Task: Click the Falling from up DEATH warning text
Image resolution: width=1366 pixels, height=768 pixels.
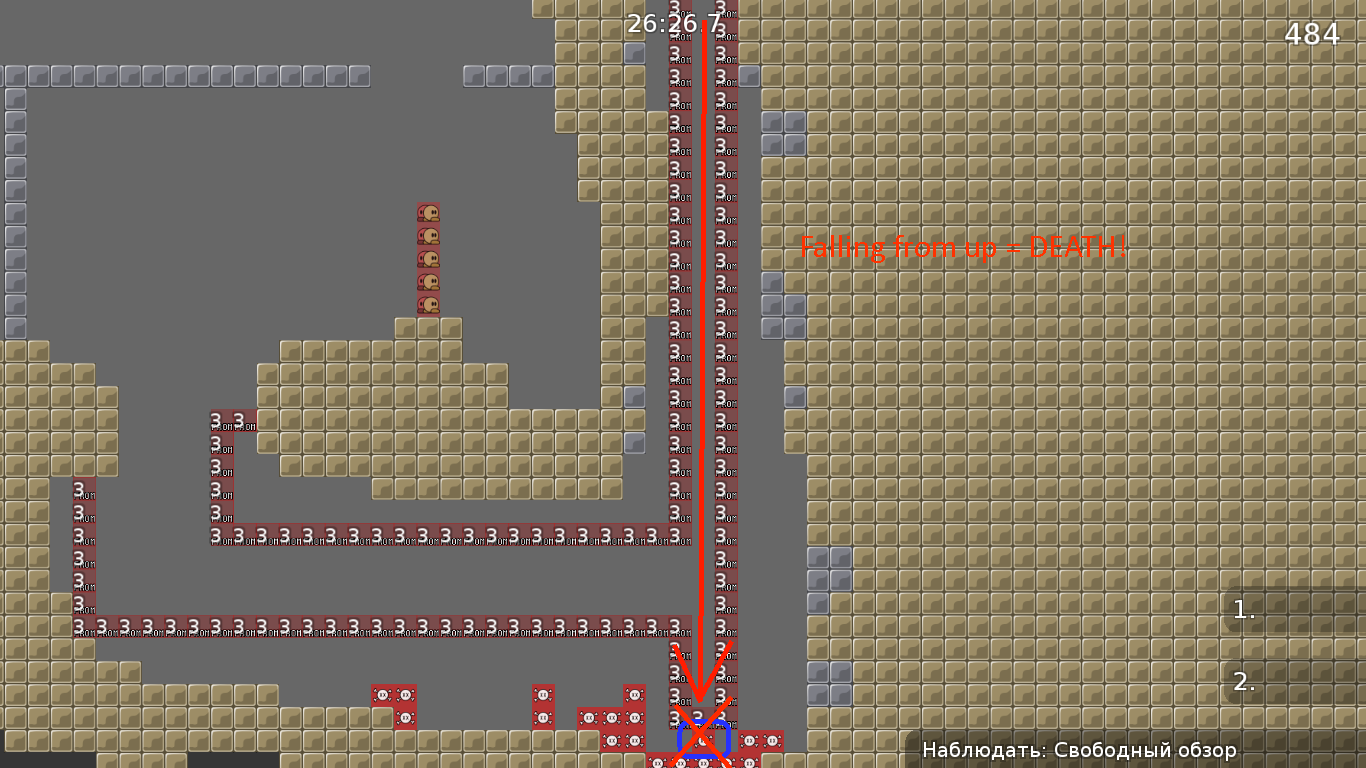Action: 963,247
